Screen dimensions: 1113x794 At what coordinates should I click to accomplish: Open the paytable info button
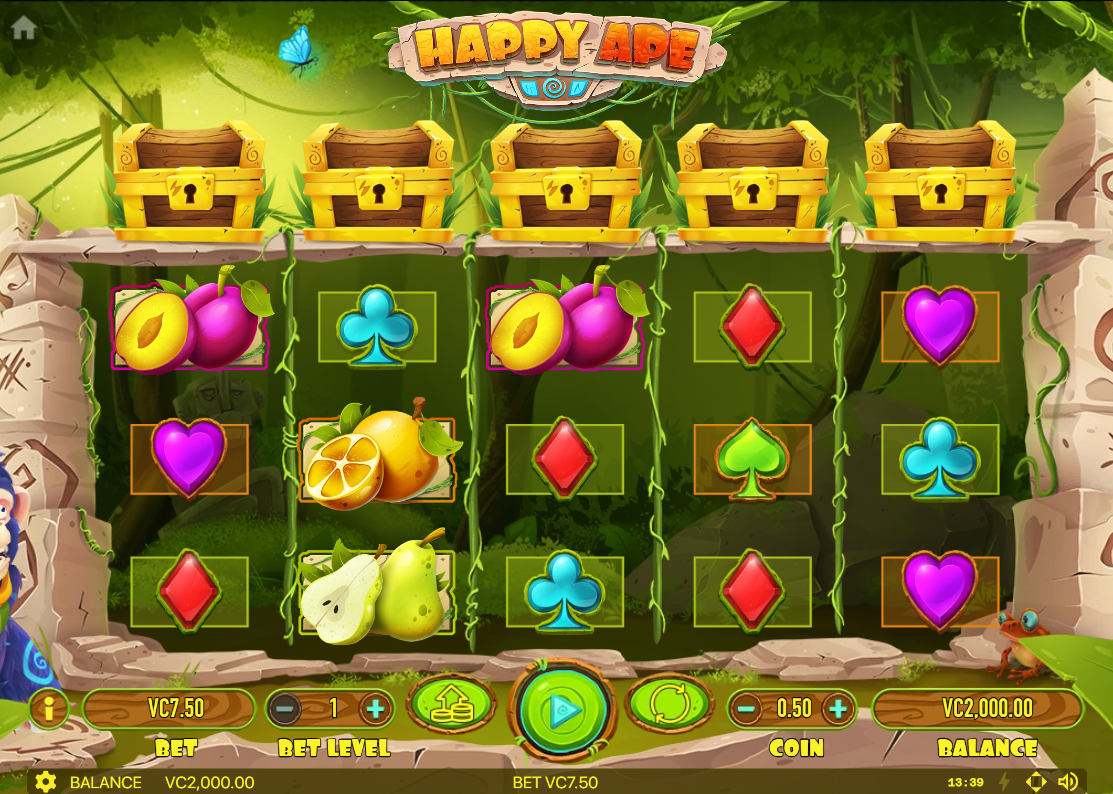tap(47, 709)
